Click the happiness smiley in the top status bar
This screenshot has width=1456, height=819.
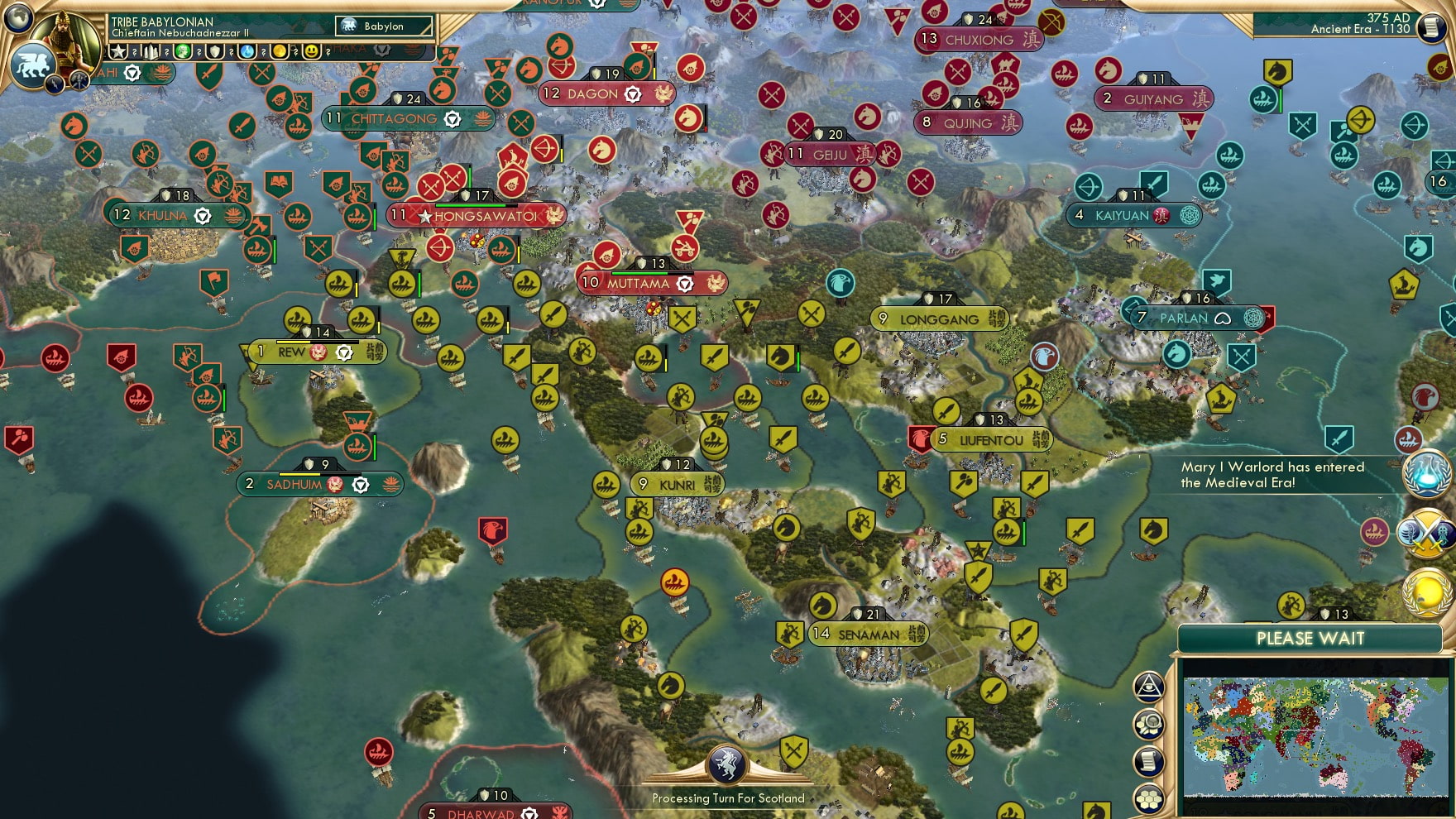click(x=313, y=50)
